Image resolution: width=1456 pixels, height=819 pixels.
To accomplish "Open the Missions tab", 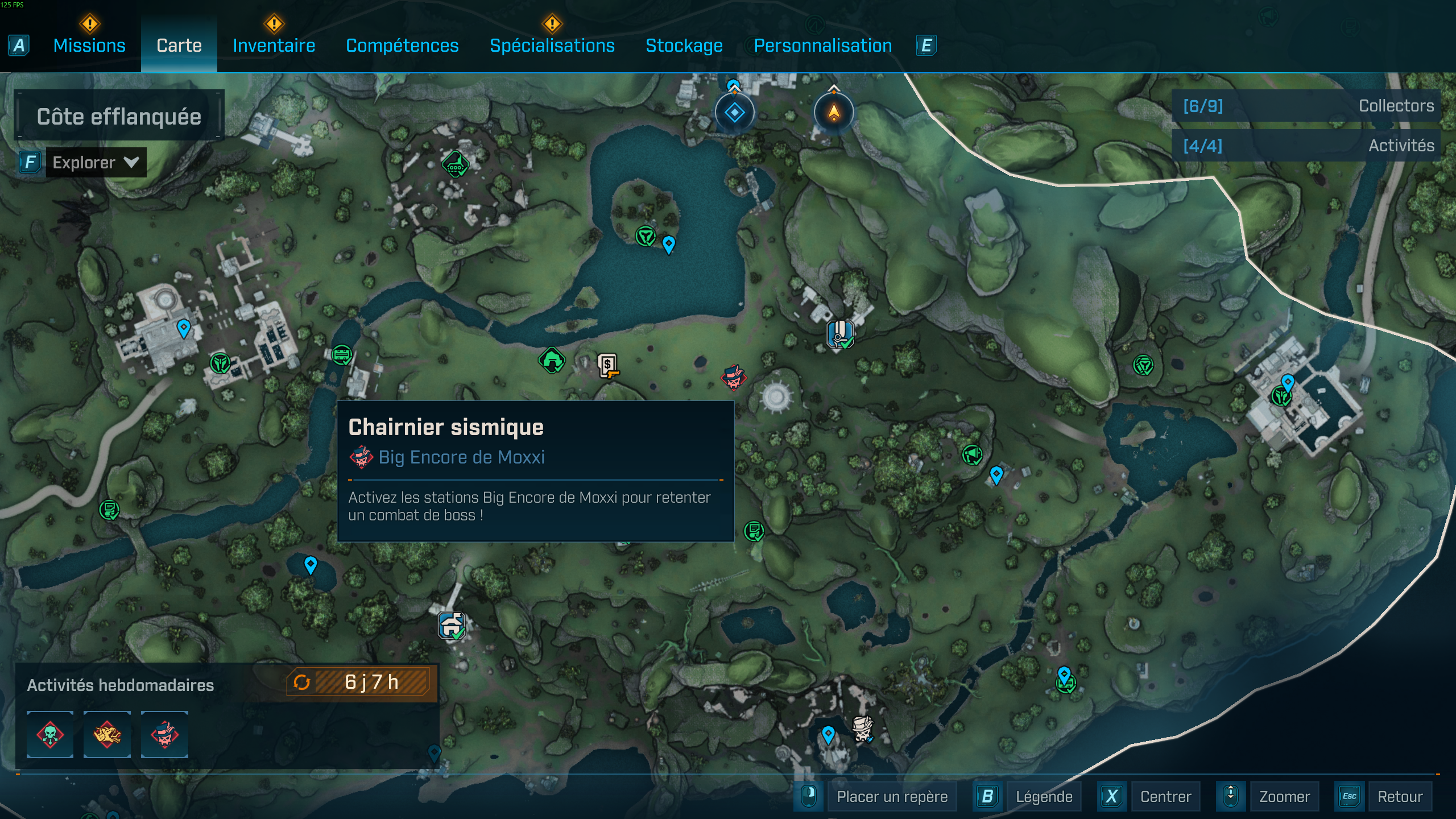I will 89,45.
